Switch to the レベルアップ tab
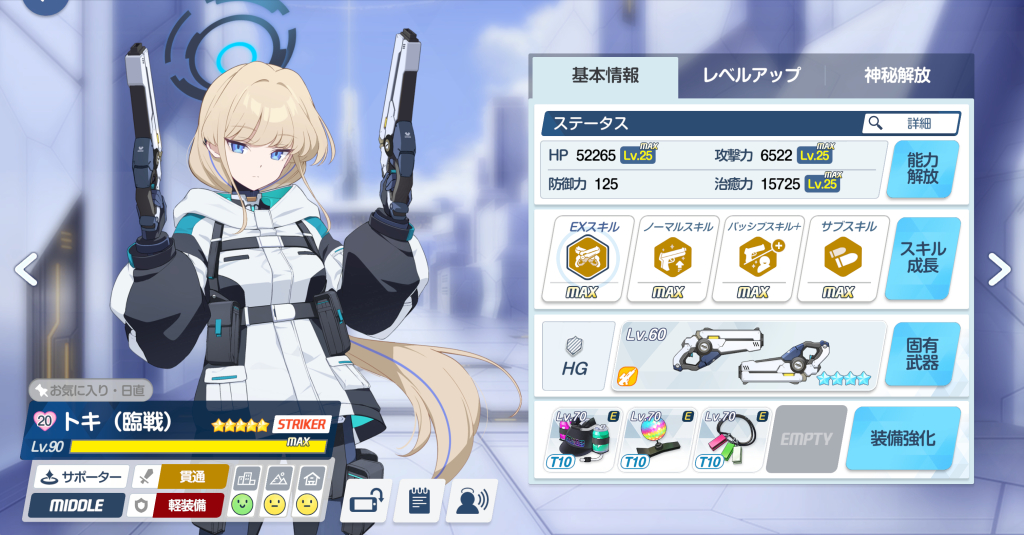Image resolution: width=1024 pixels, height=535 pixels. (x=751, y=76)
